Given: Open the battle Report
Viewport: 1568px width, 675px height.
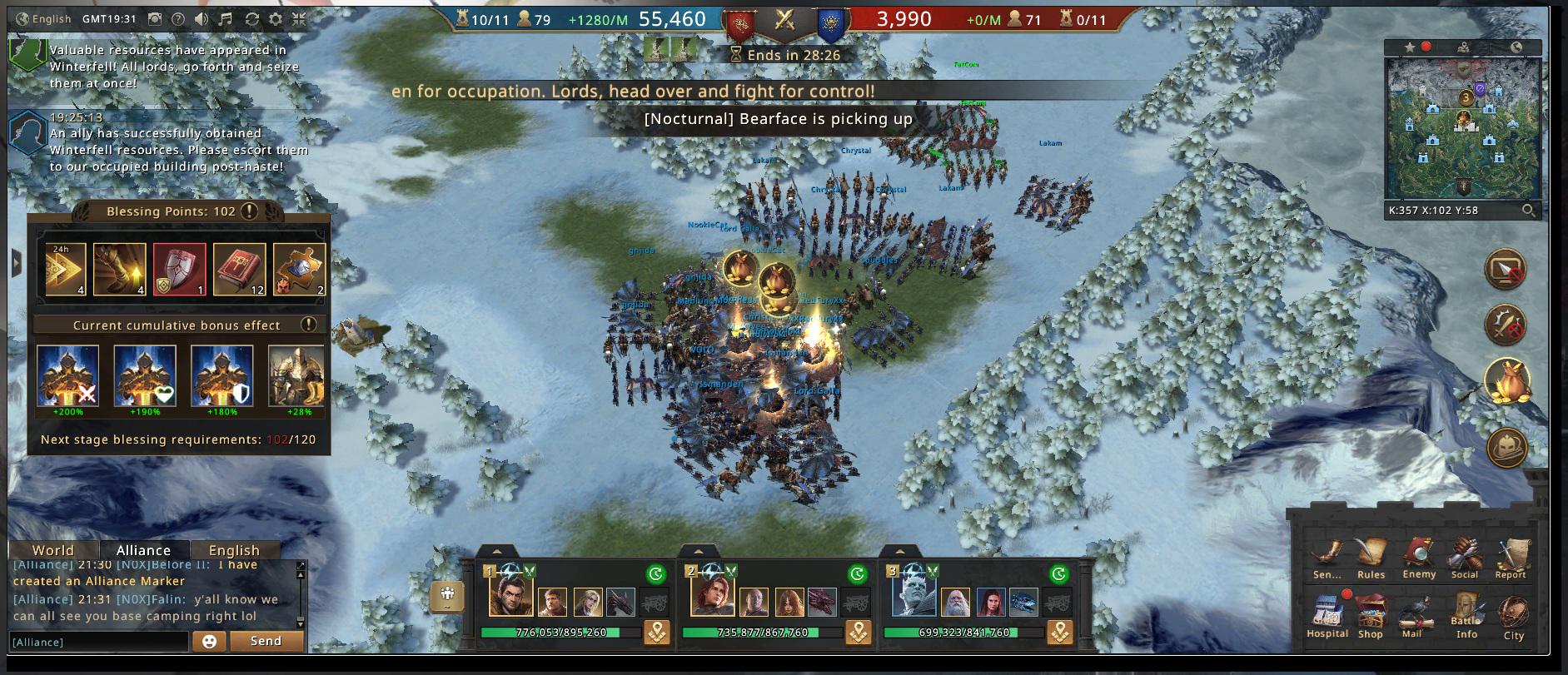Looking at the screenshot, I should (x=1510, y=556).
